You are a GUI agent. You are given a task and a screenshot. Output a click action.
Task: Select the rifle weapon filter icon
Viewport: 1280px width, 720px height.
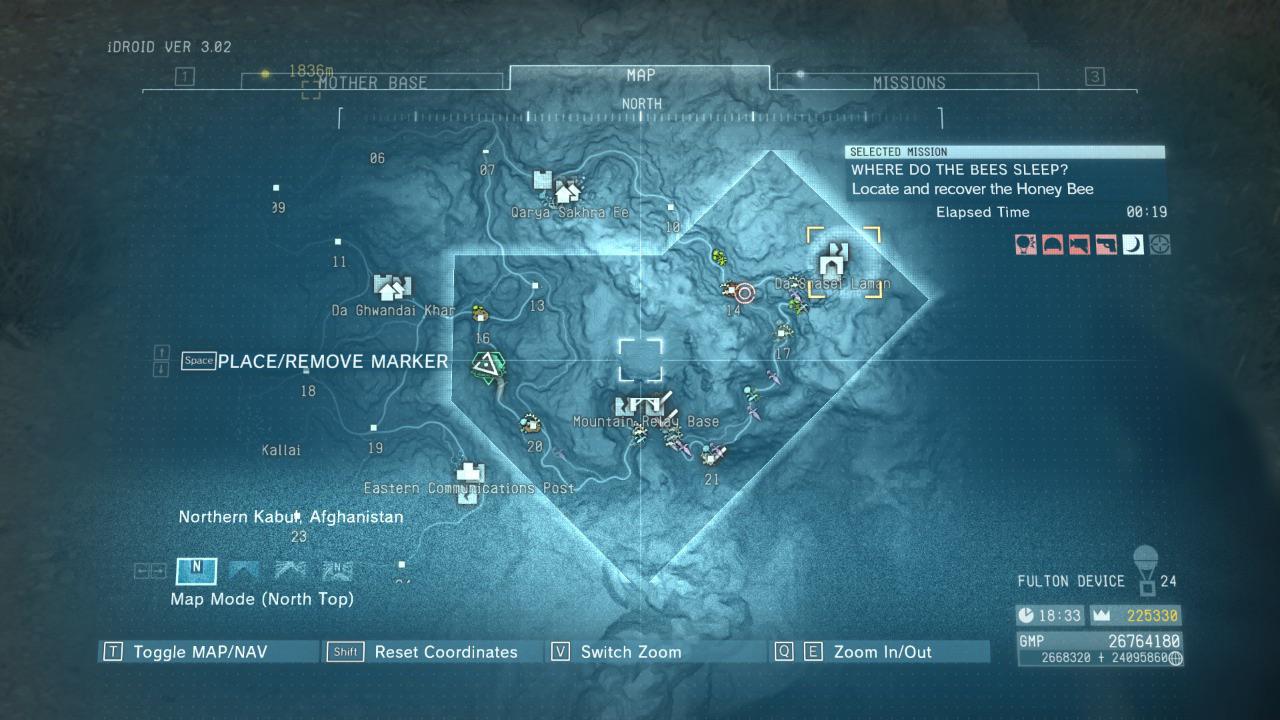click(x=1079, y=245)
